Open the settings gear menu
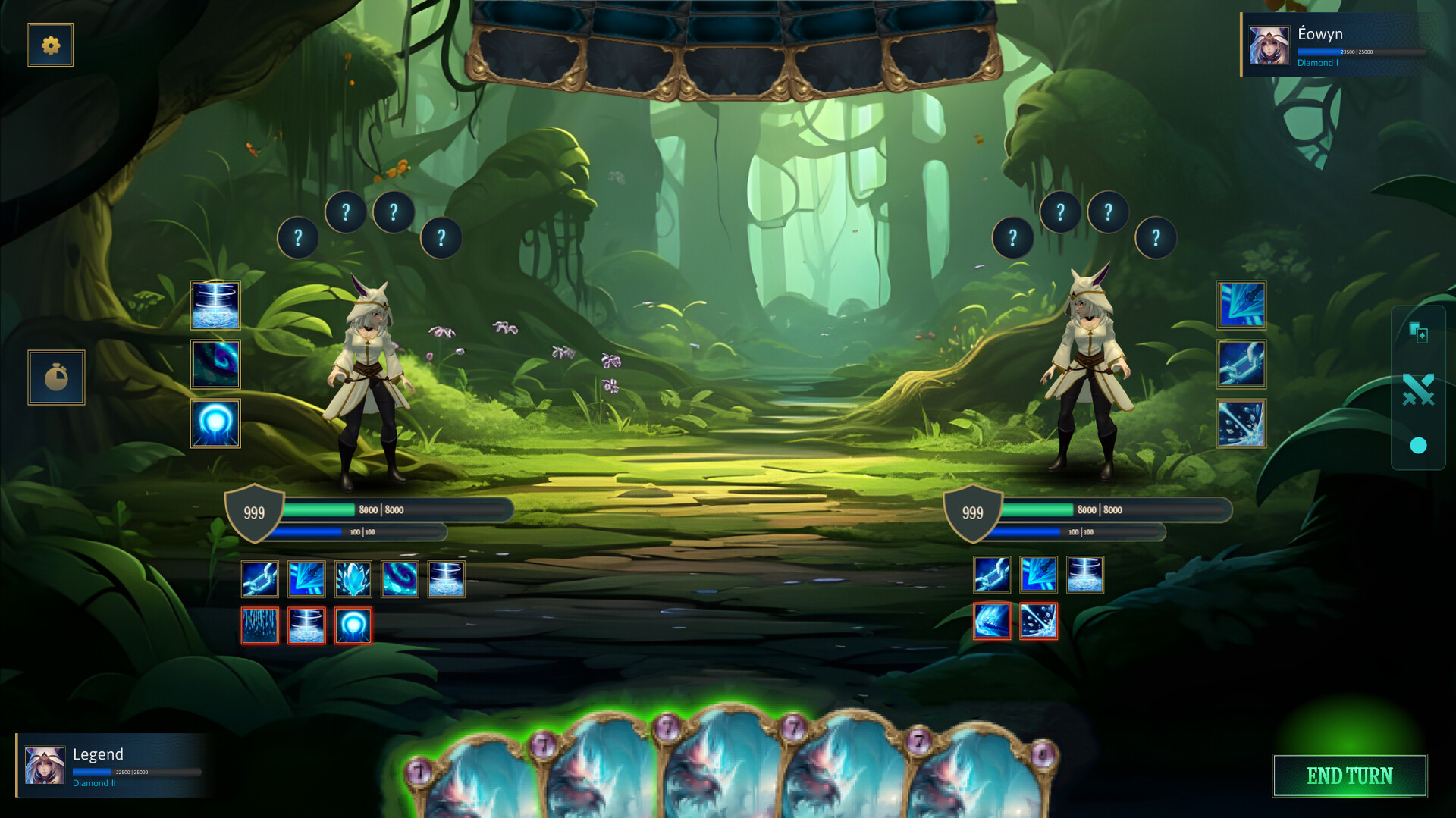 pos(50,44)
